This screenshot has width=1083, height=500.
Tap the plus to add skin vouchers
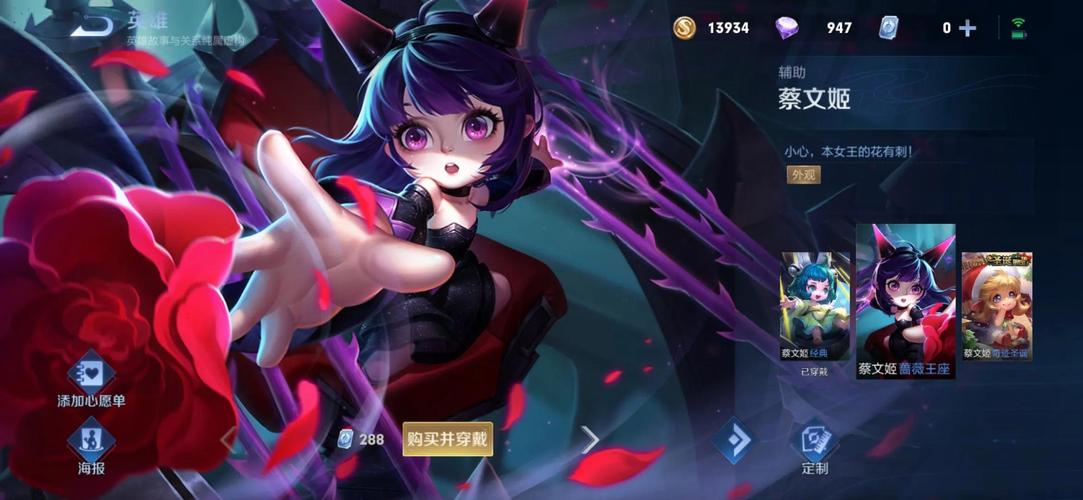click(x=967, y=28)
